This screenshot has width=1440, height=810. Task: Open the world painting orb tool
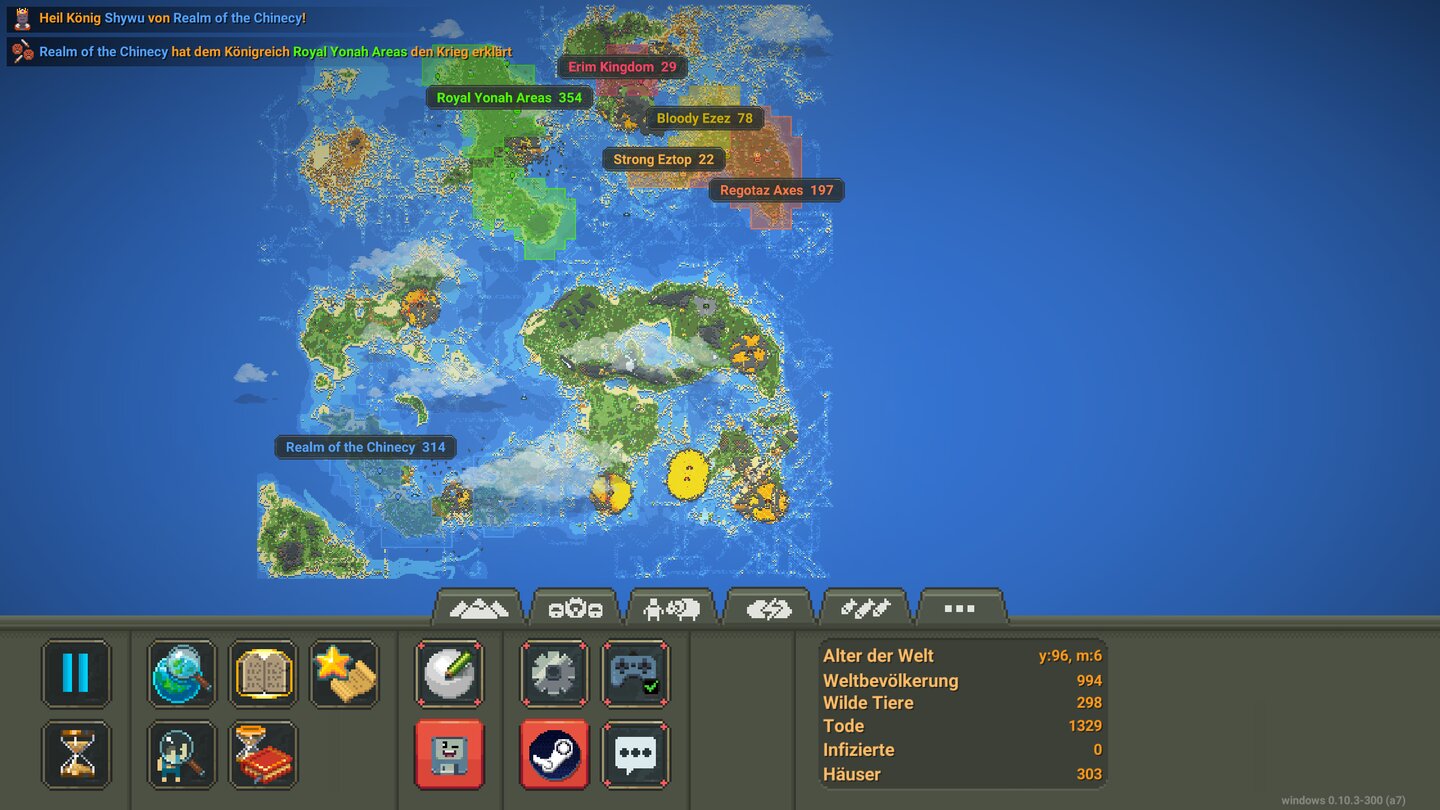(x=449, y=674)
